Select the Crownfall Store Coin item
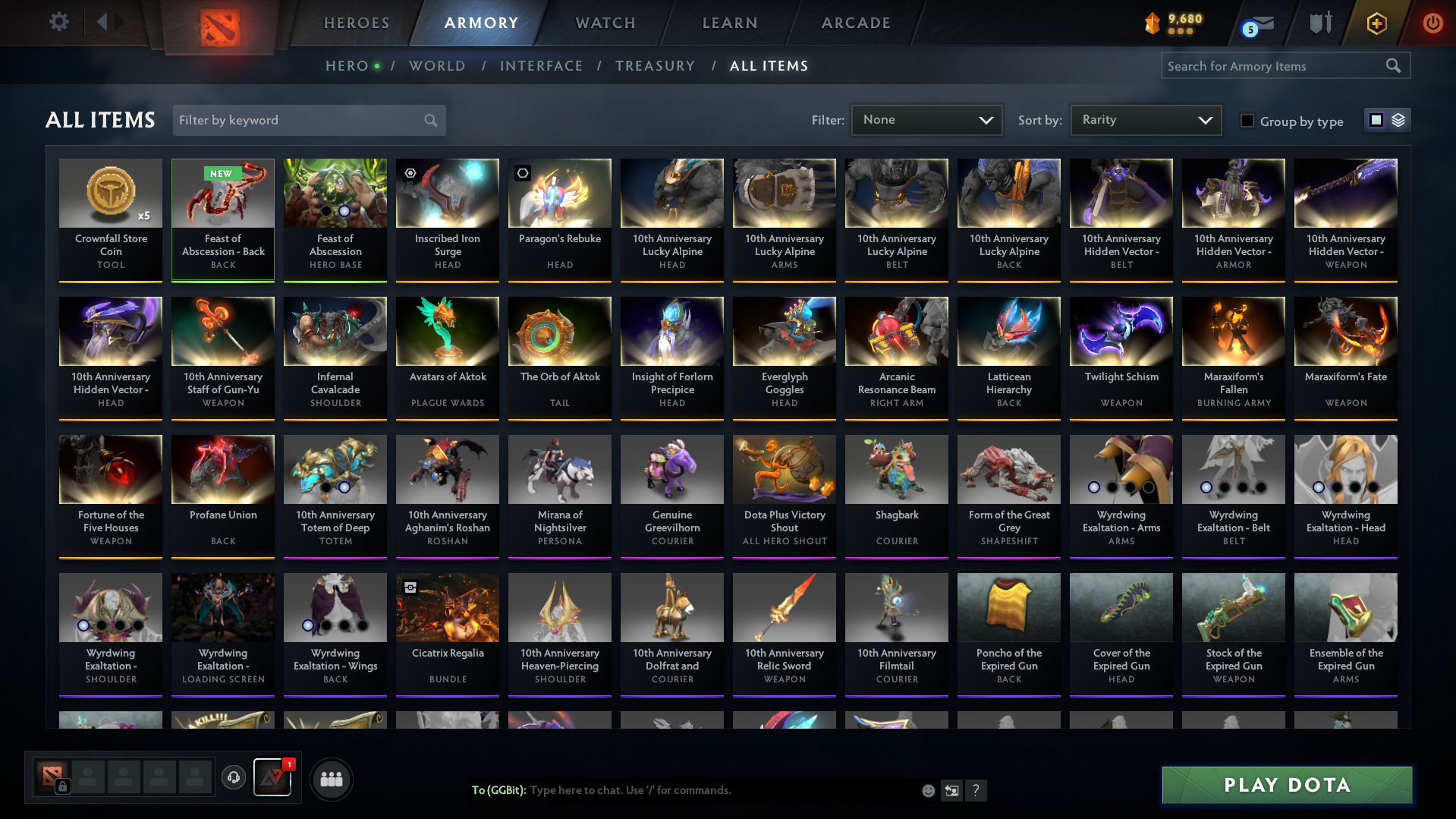This screenshot has width=1456, height=819. pyautogui.click(x=110, y=219)
